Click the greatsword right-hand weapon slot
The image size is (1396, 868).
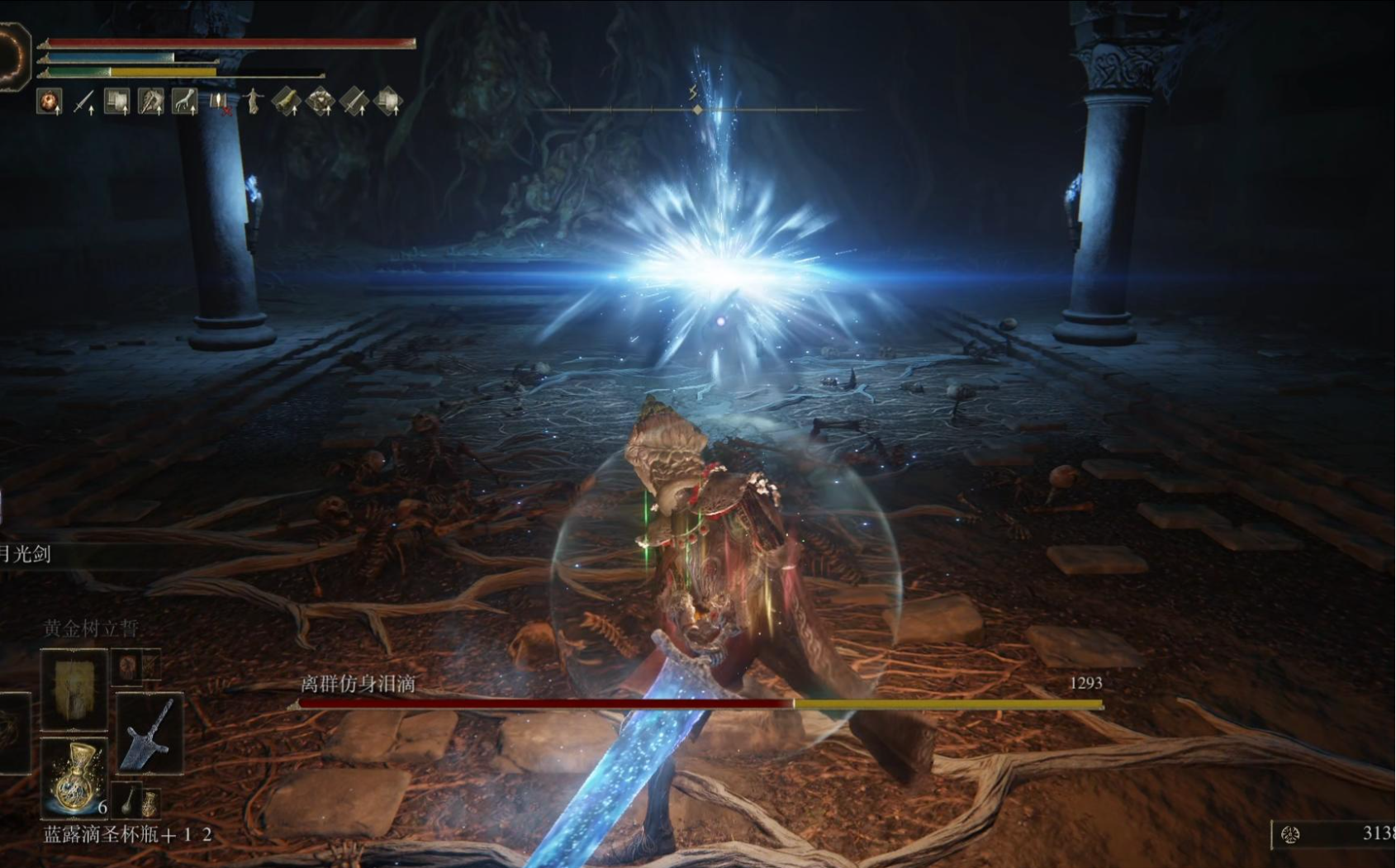tap(150, 733)
